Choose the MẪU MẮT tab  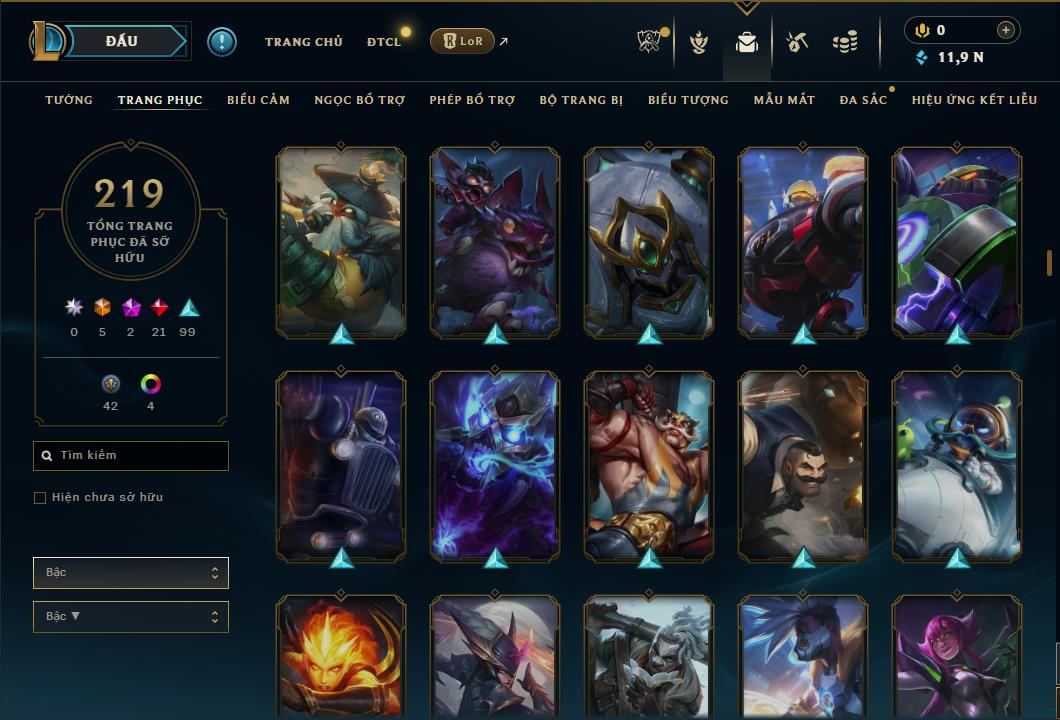click(784, 100)
